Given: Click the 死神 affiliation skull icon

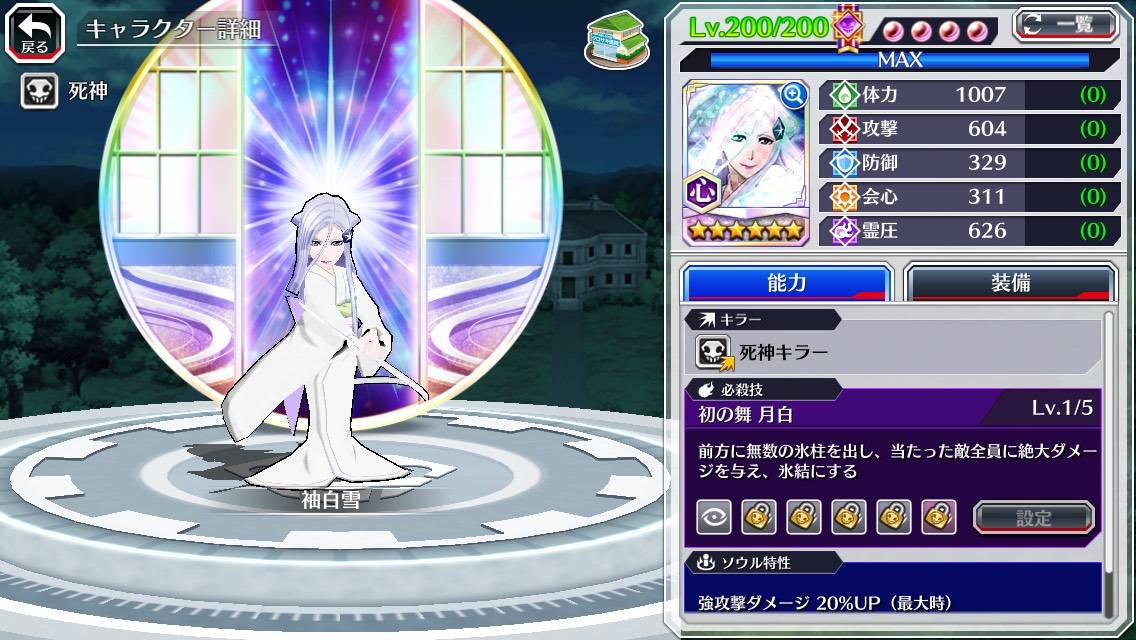Looking at the screenshot, I should coord(38,93).
